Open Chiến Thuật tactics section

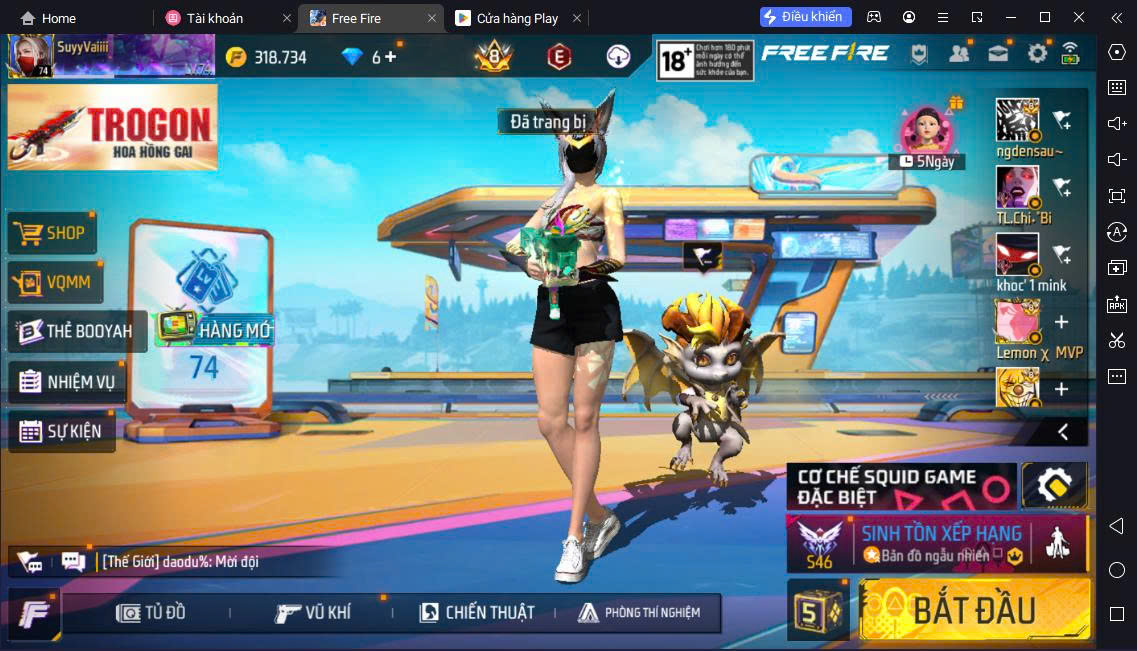pyautogui.click(x=477, y=612)
